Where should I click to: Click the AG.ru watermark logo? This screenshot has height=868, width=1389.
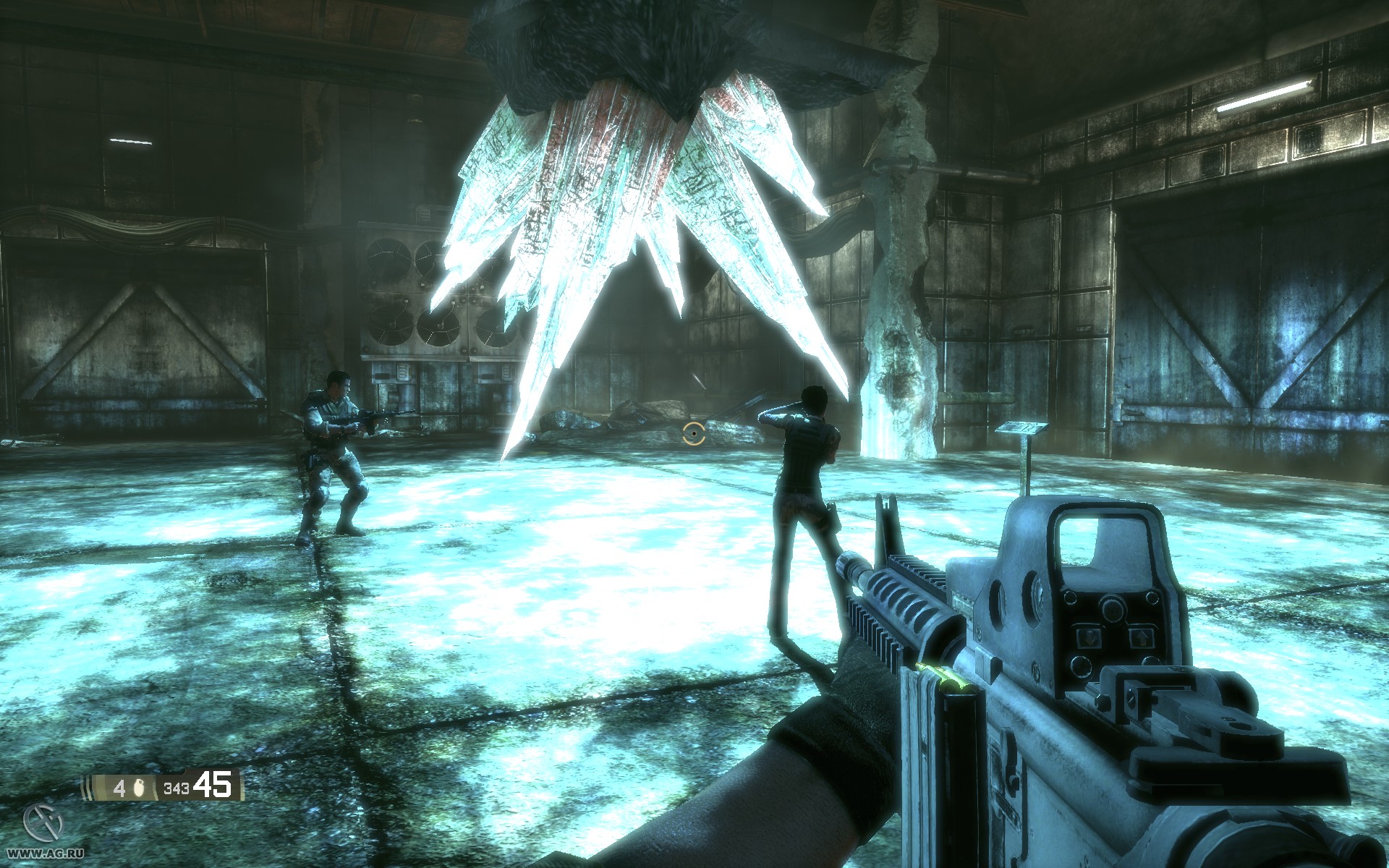pos(43,824)
